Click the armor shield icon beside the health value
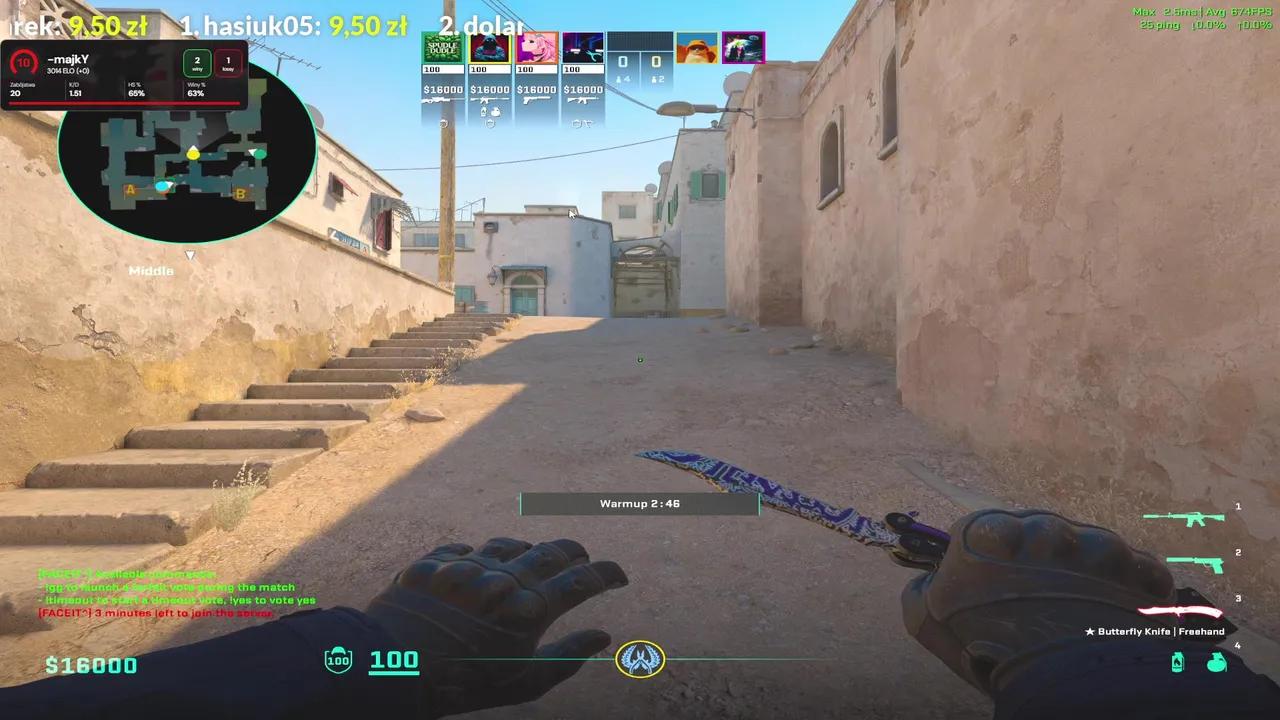Image resolution: width=1280 pixels, height=720 pixels. click(339, 659)
